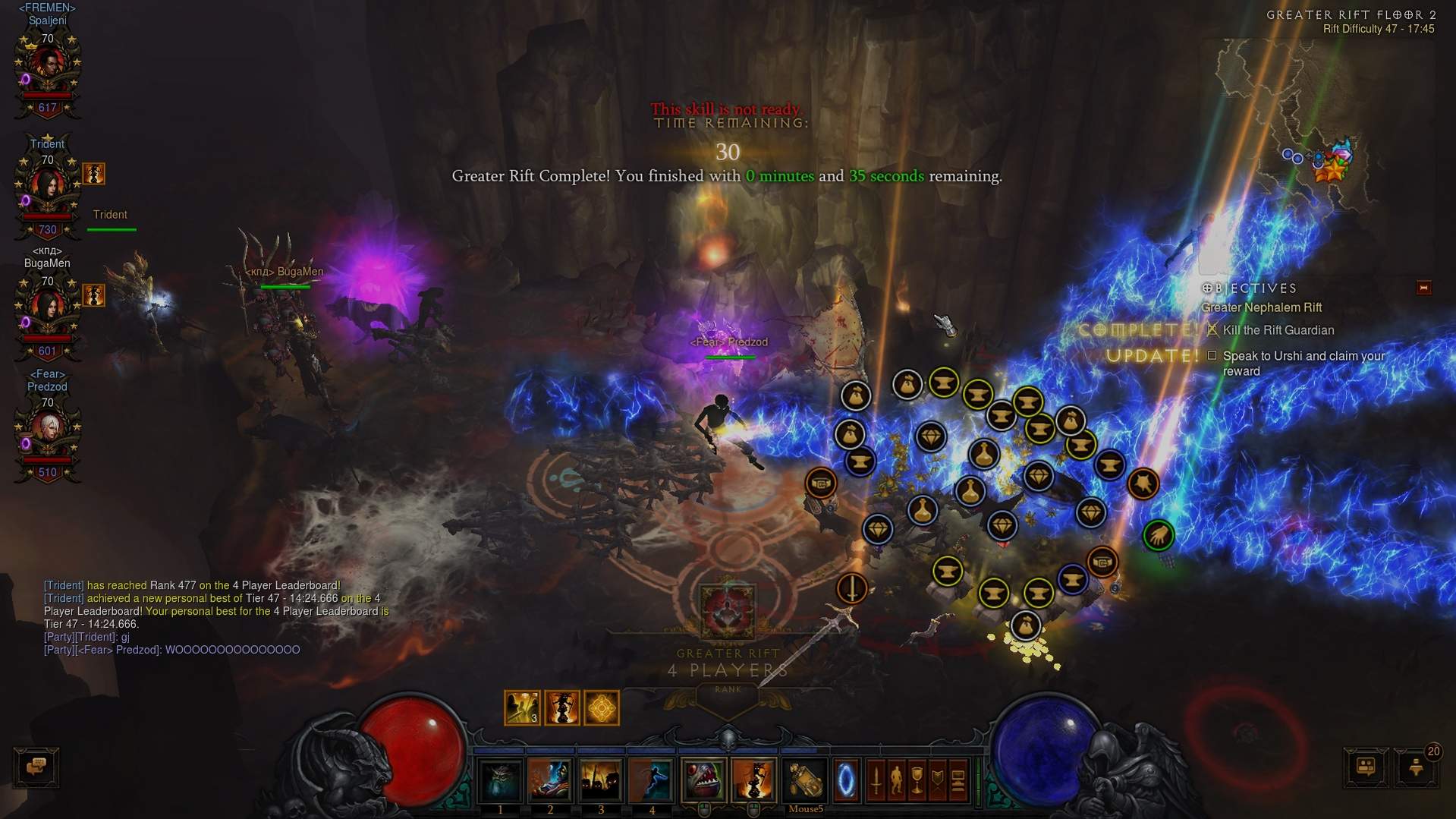Choose Predzod's party portrait
Viewport: 1456px width, 819px height.
point(47,431)
